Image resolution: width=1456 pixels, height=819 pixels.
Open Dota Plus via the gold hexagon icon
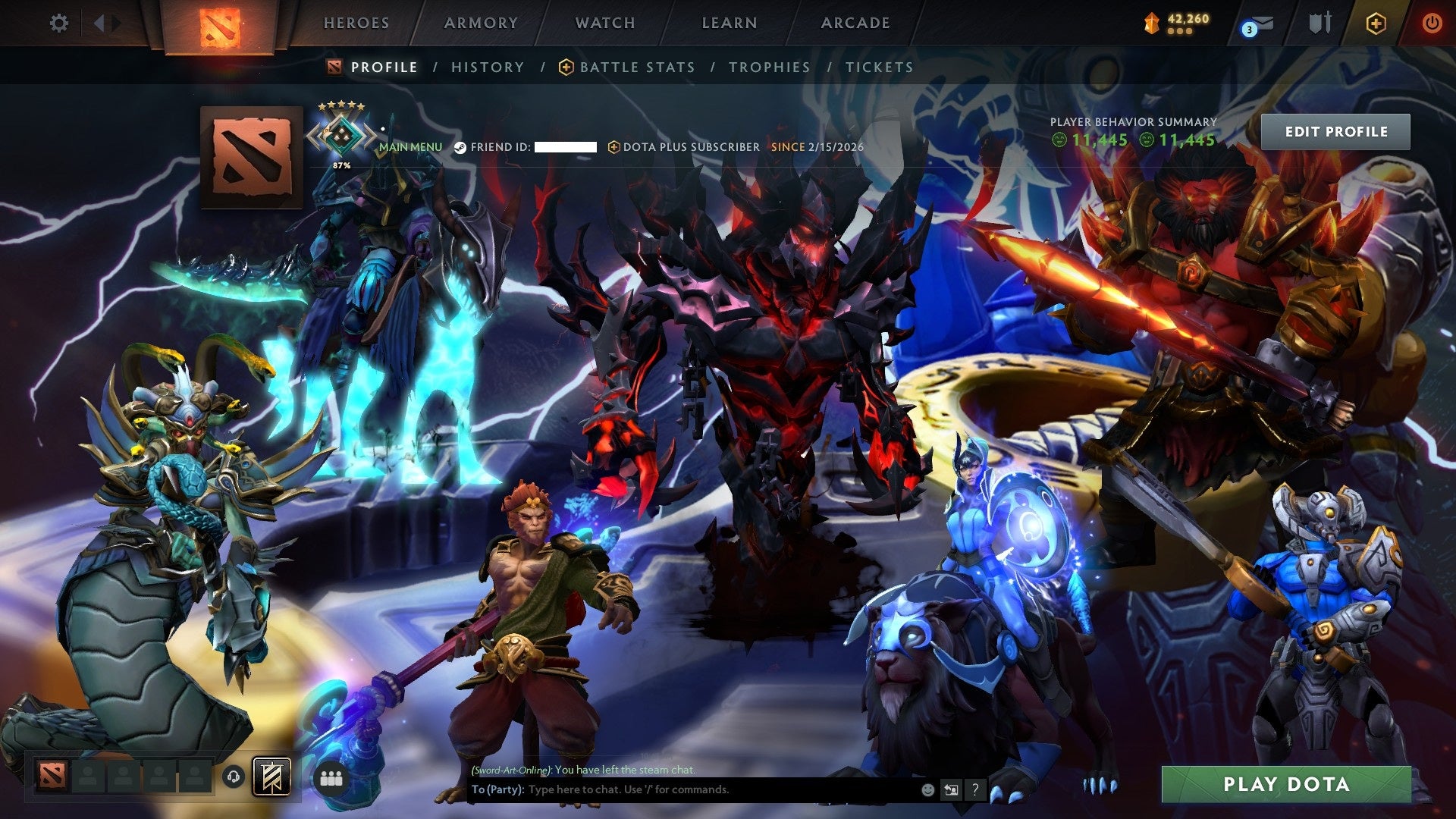coord(1377,23)
